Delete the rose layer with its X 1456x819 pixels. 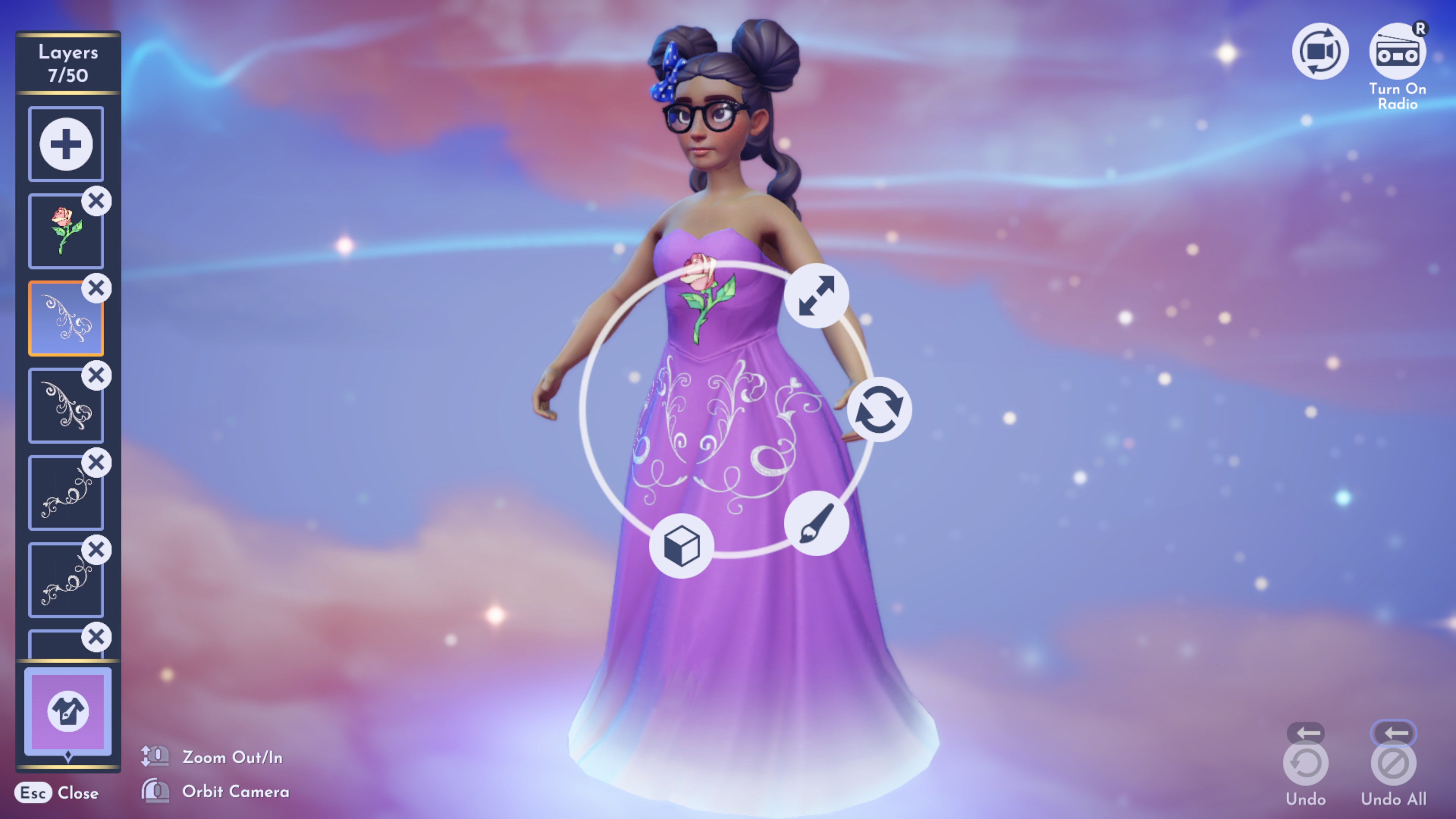click(x=96, y=201)
